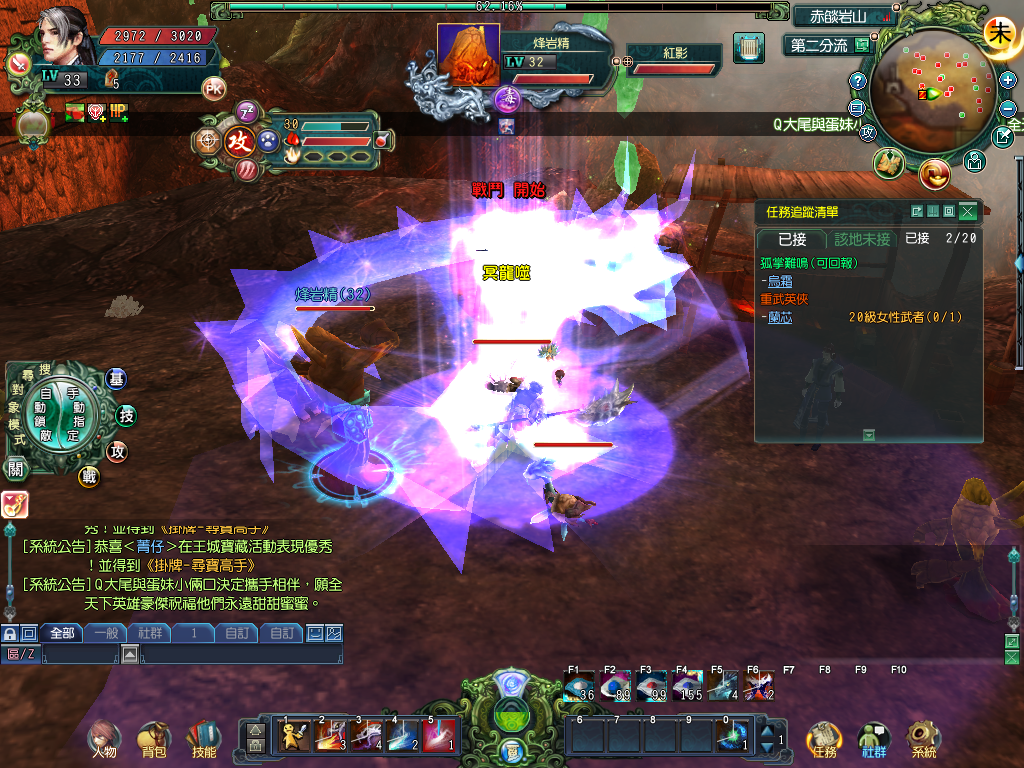Activate the yellow figure skill in slot 1
Viewport: 1024px width, 768px height.
pyautogui.click(x=294, y=735)
